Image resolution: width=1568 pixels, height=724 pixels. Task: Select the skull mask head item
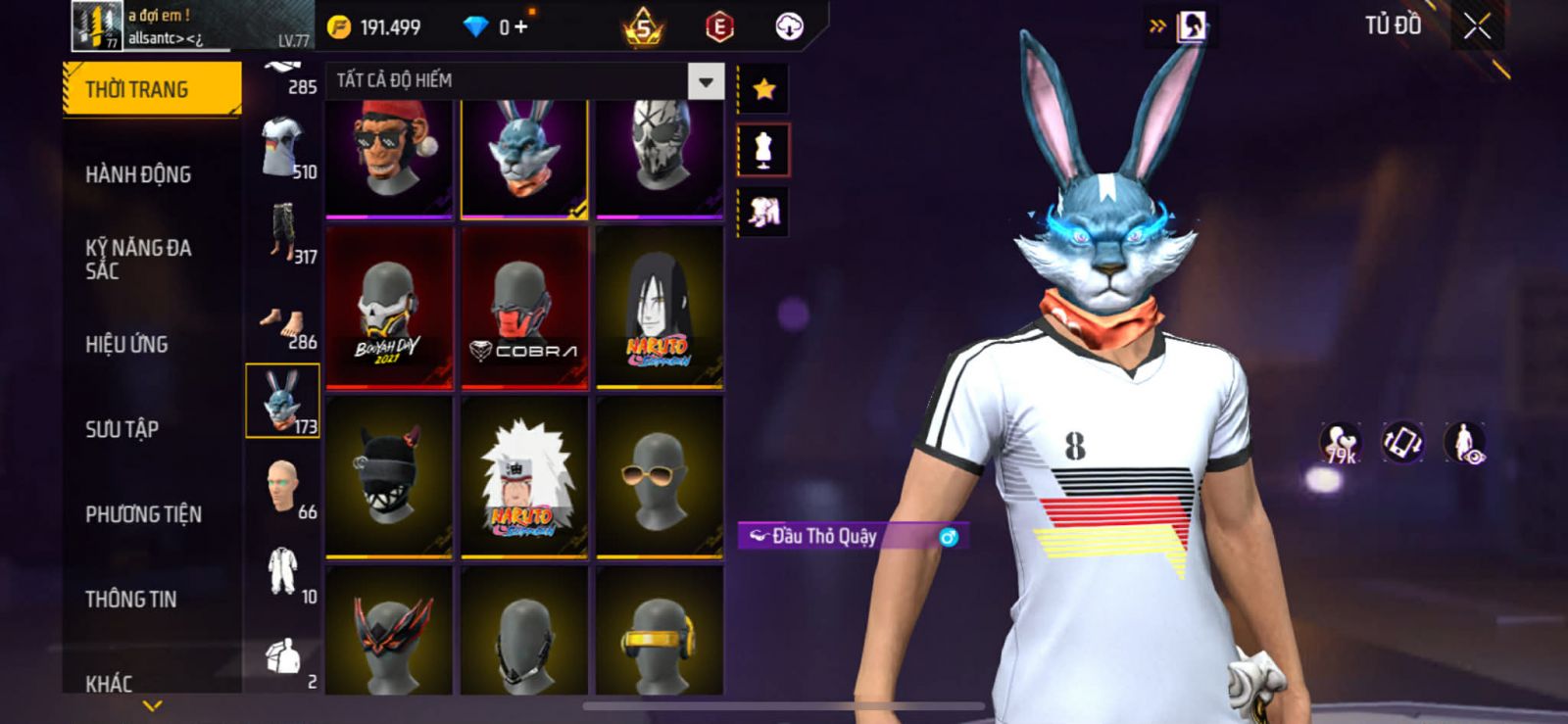coord(660,157)
